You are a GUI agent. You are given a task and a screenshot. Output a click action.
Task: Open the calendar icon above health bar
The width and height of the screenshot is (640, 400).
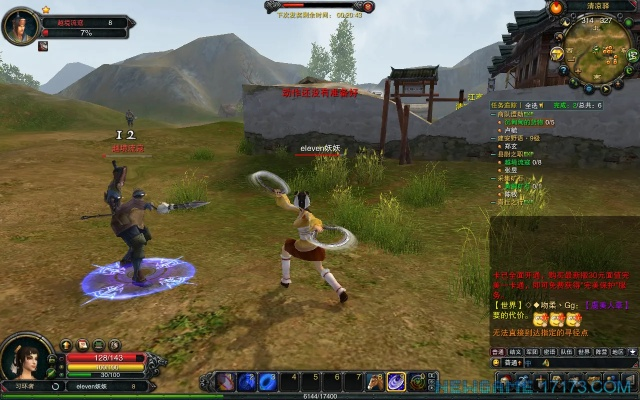point(84,345)
